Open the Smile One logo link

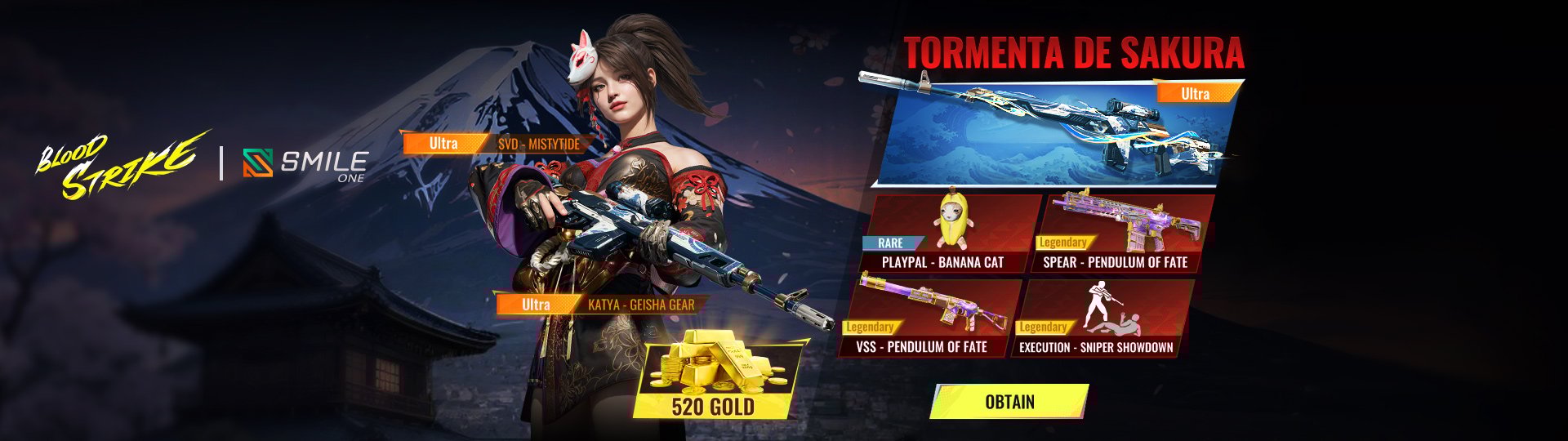(x=305, y=164)
